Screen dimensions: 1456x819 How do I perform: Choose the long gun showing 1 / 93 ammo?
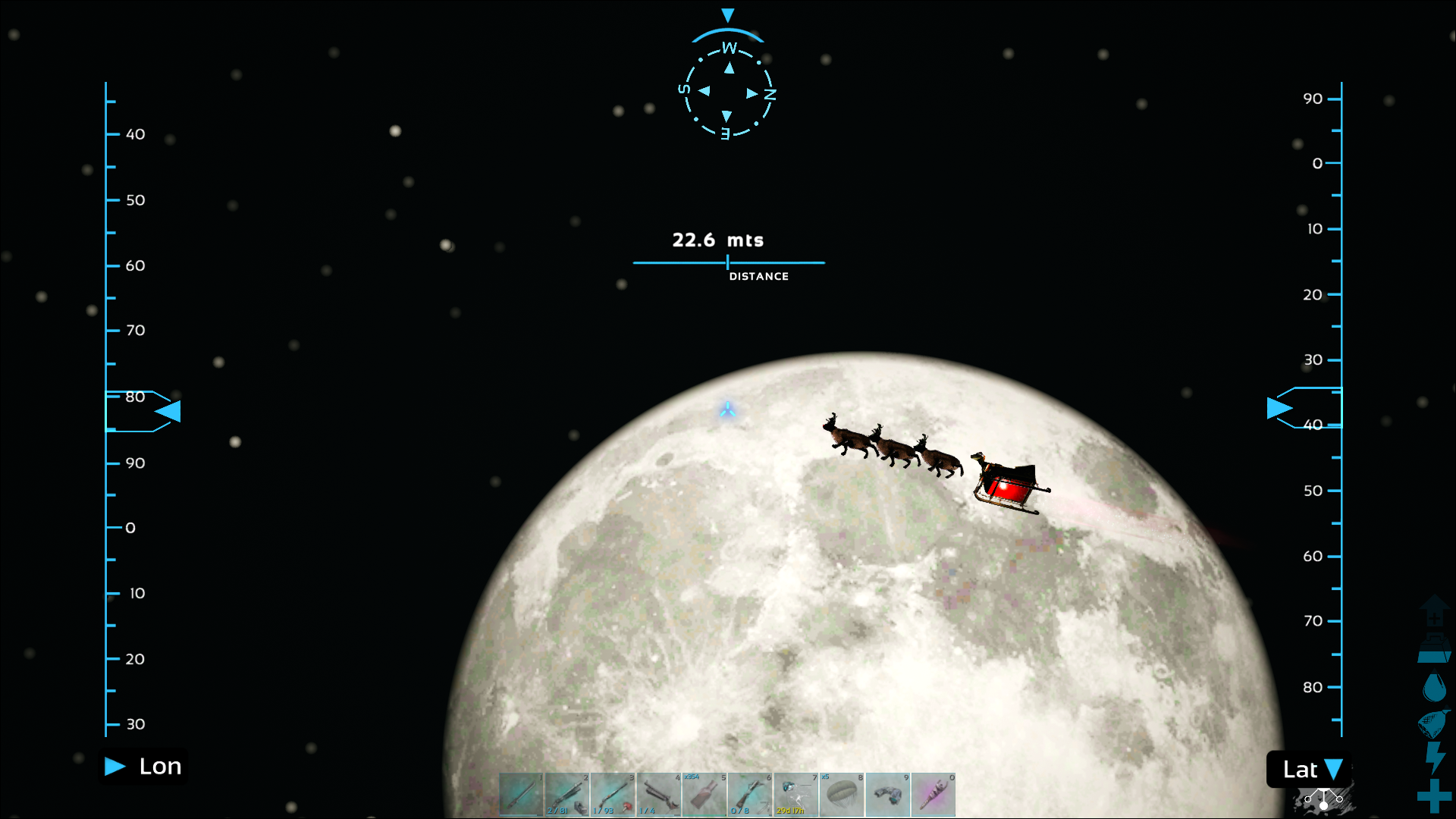613,795
